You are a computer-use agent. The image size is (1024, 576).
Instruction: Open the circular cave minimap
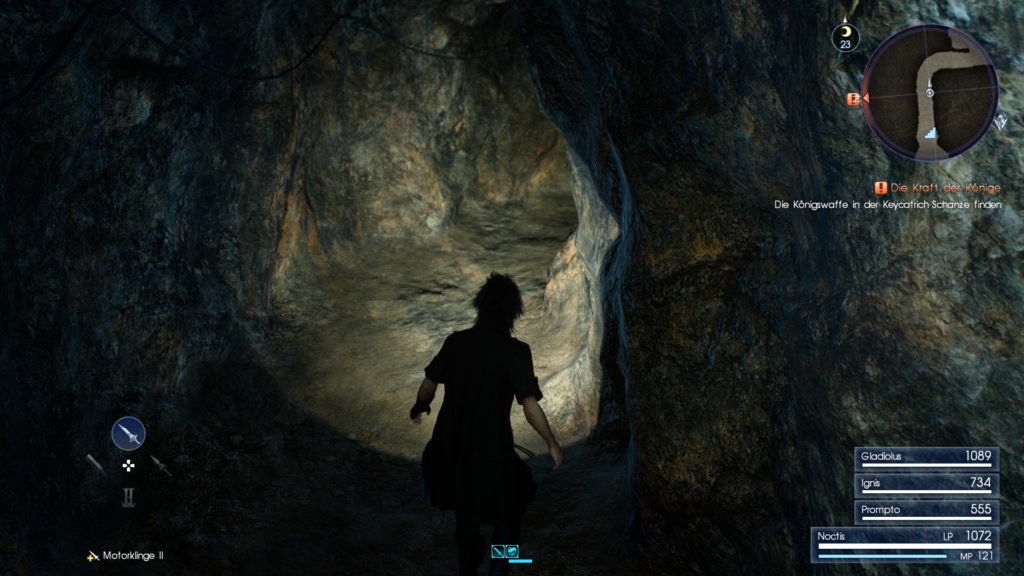point(930,93)
